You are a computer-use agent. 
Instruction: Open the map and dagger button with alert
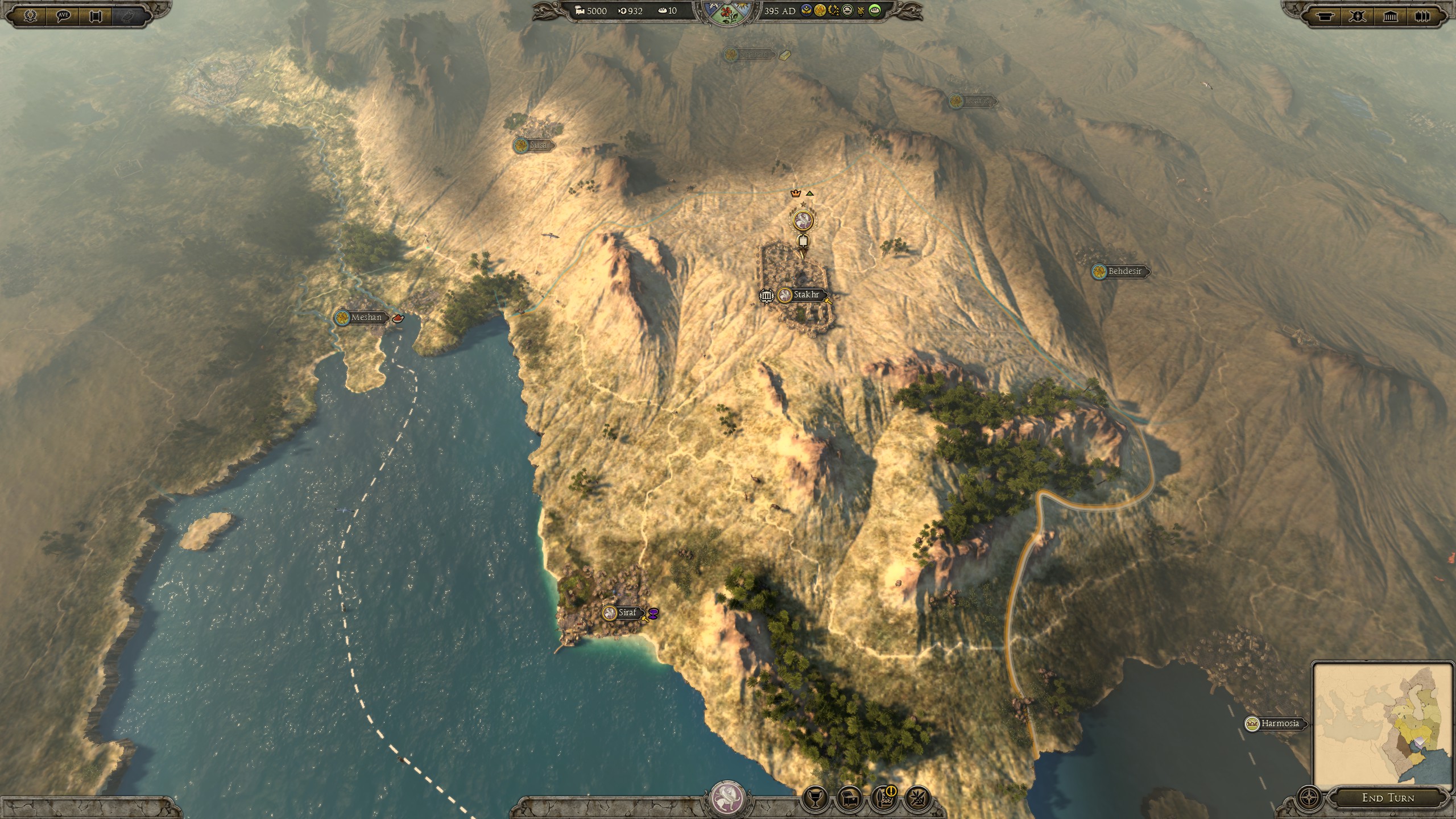pyautogui.click(x=883, y=799)
